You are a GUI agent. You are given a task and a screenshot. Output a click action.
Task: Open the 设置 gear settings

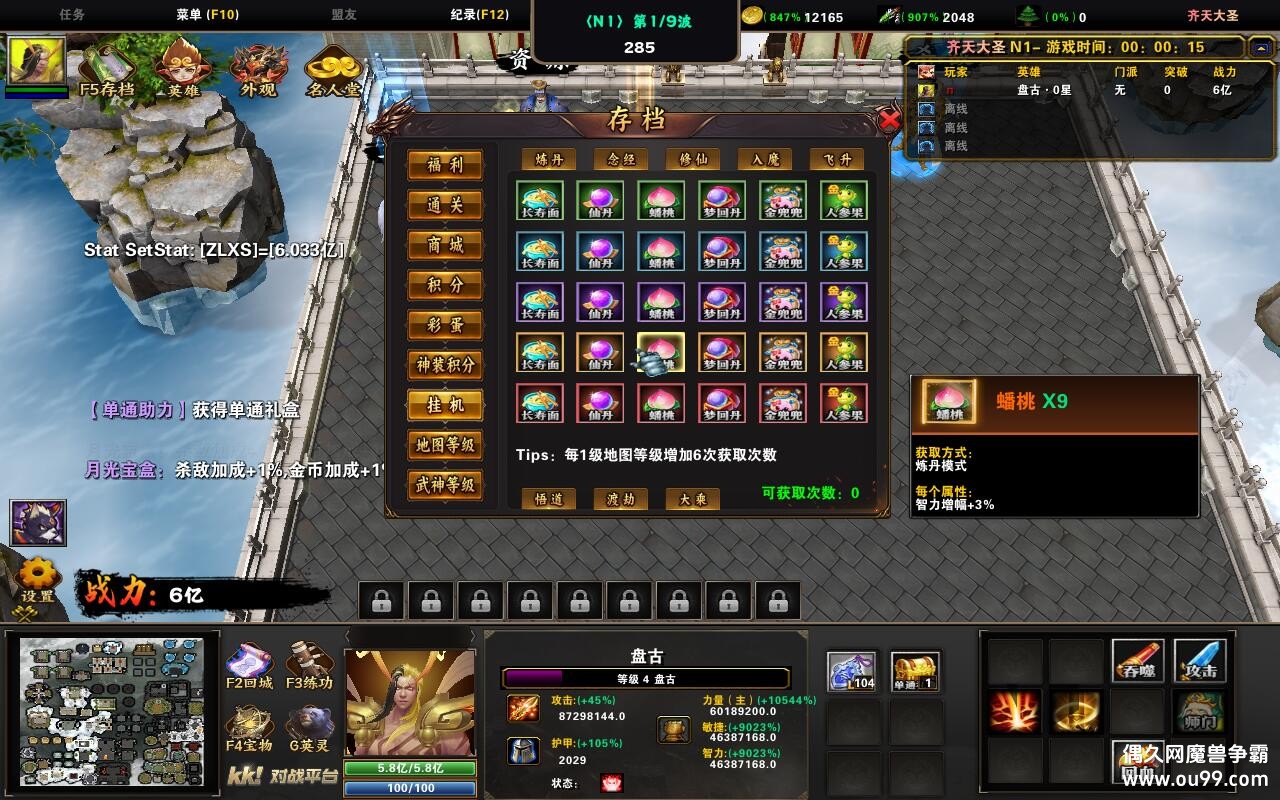tap(38, 578)
